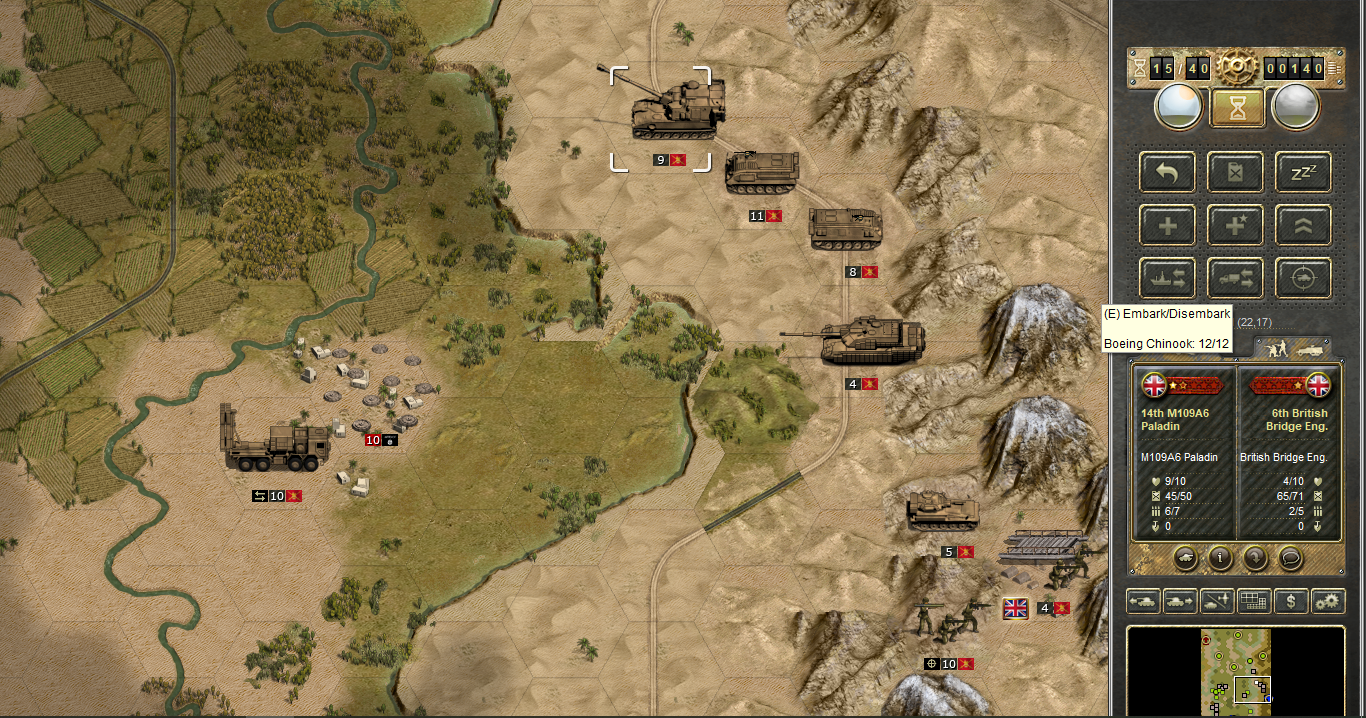Image resolution: width=1366 pixels, height=718 pixels.
Task: Upgrade the unit with the chevrons button
Action: pos(1303,225)
